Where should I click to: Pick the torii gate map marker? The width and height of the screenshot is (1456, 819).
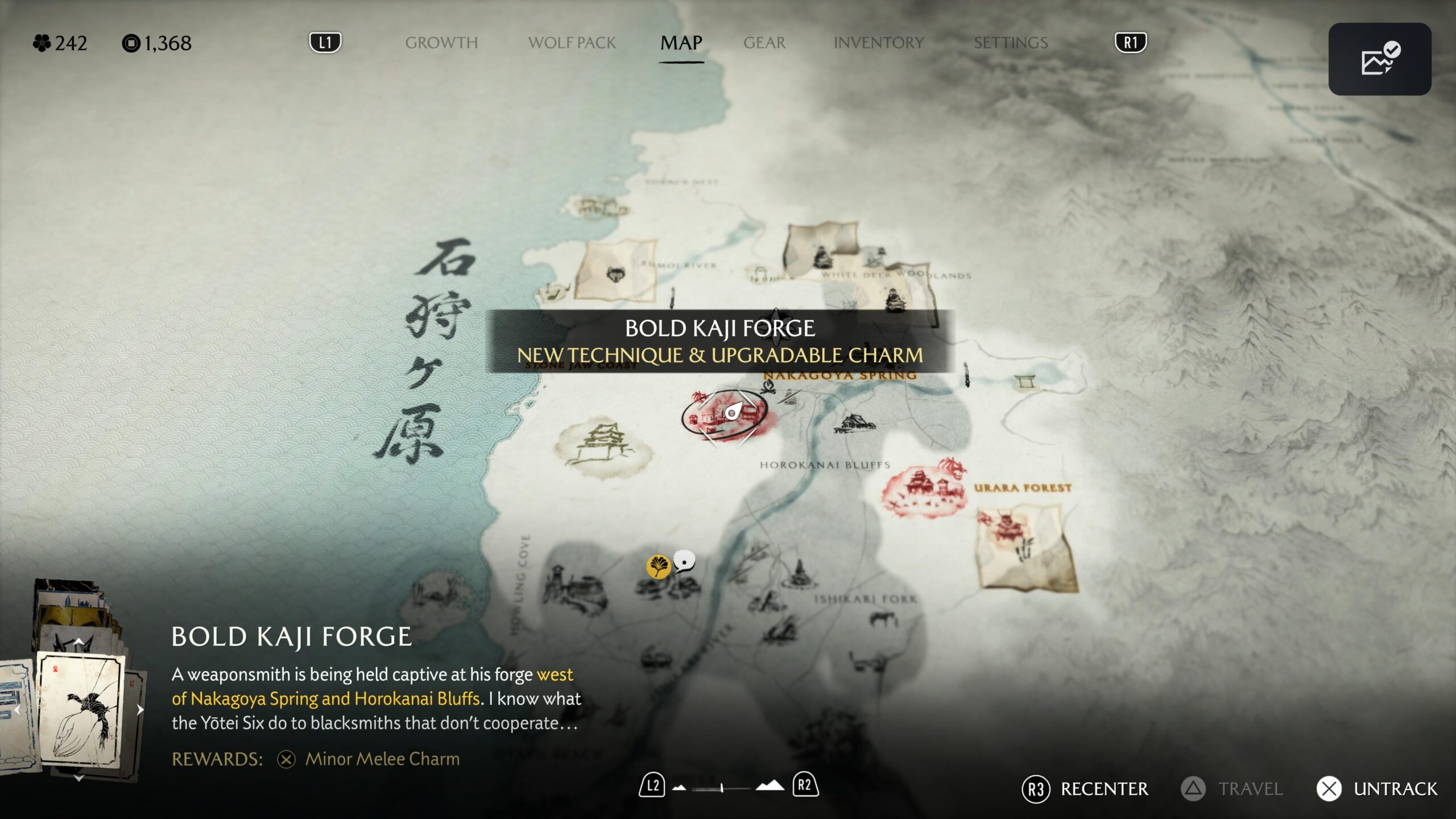tap(1025, 380)
